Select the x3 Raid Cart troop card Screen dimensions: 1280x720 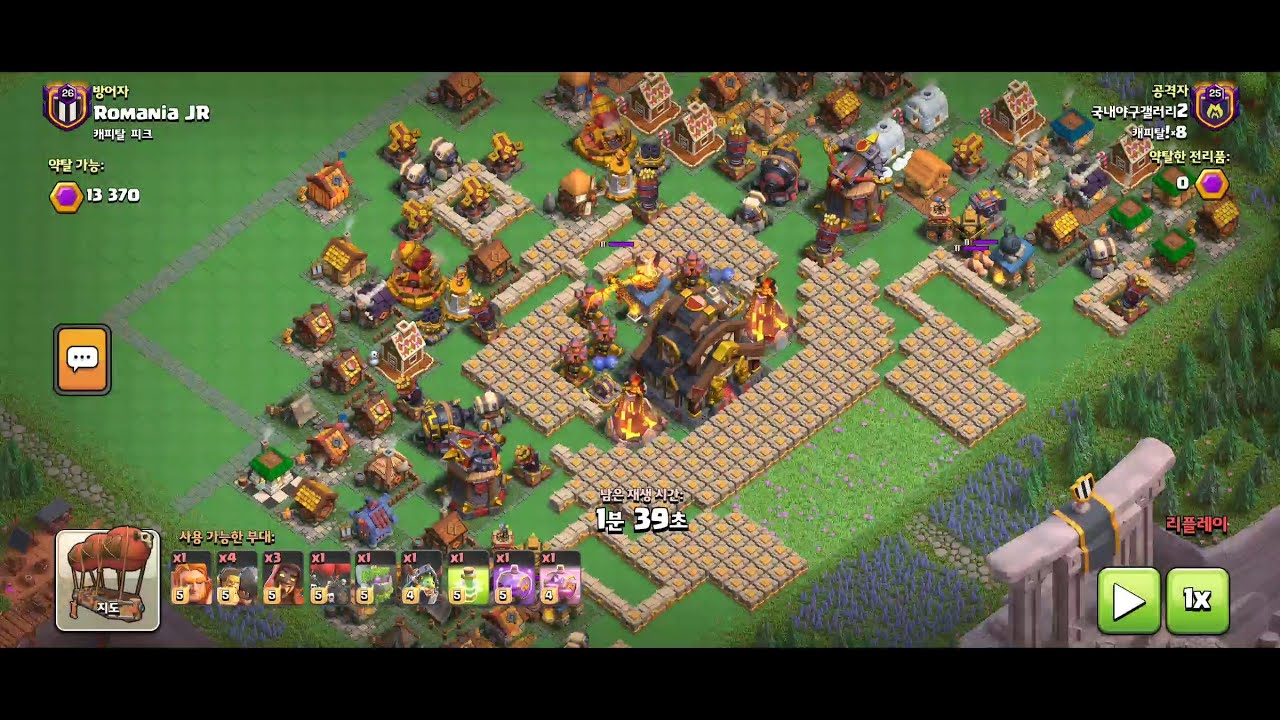284,578
